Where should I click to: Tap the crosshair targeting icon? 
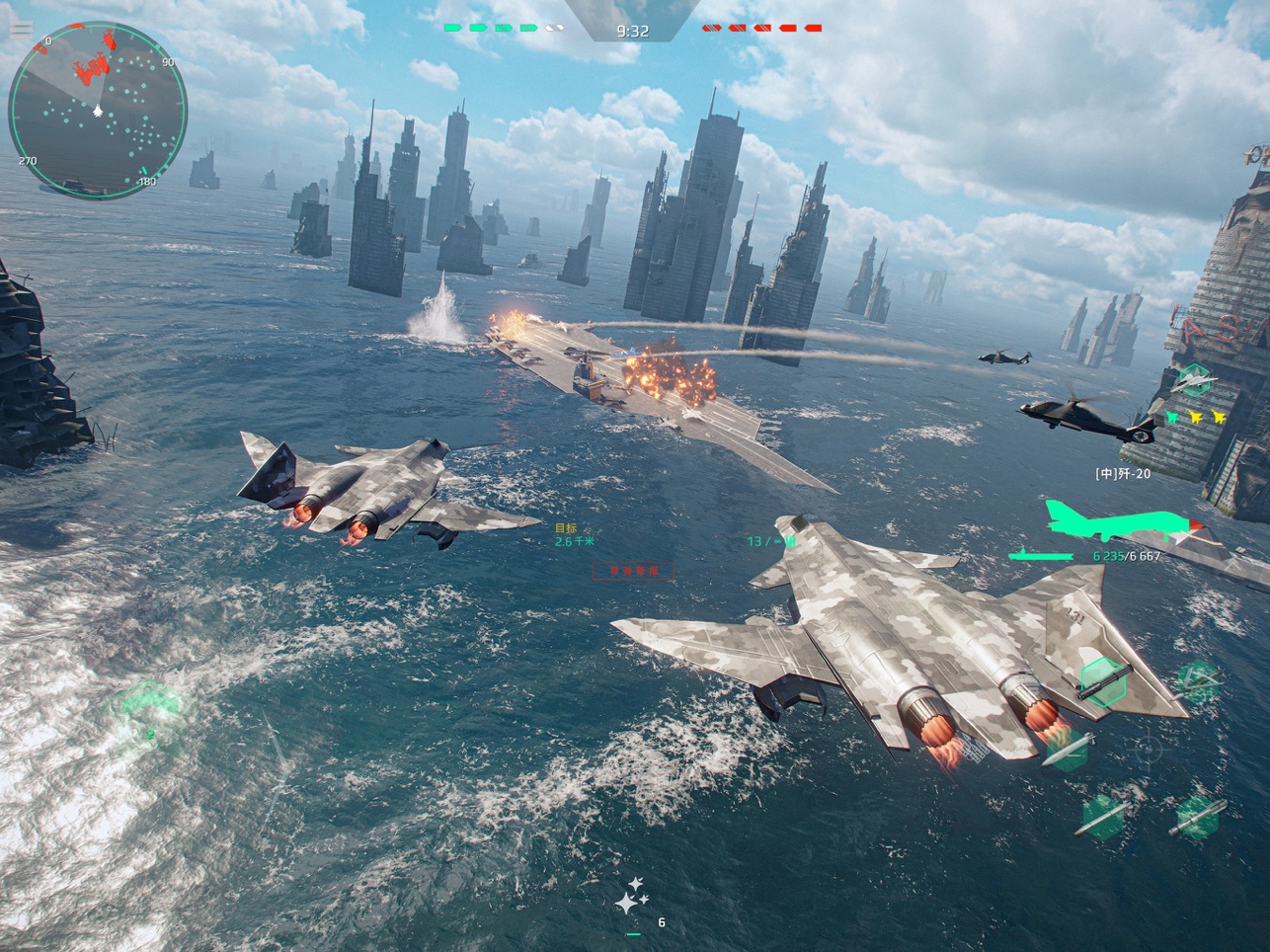[1148, 751]
